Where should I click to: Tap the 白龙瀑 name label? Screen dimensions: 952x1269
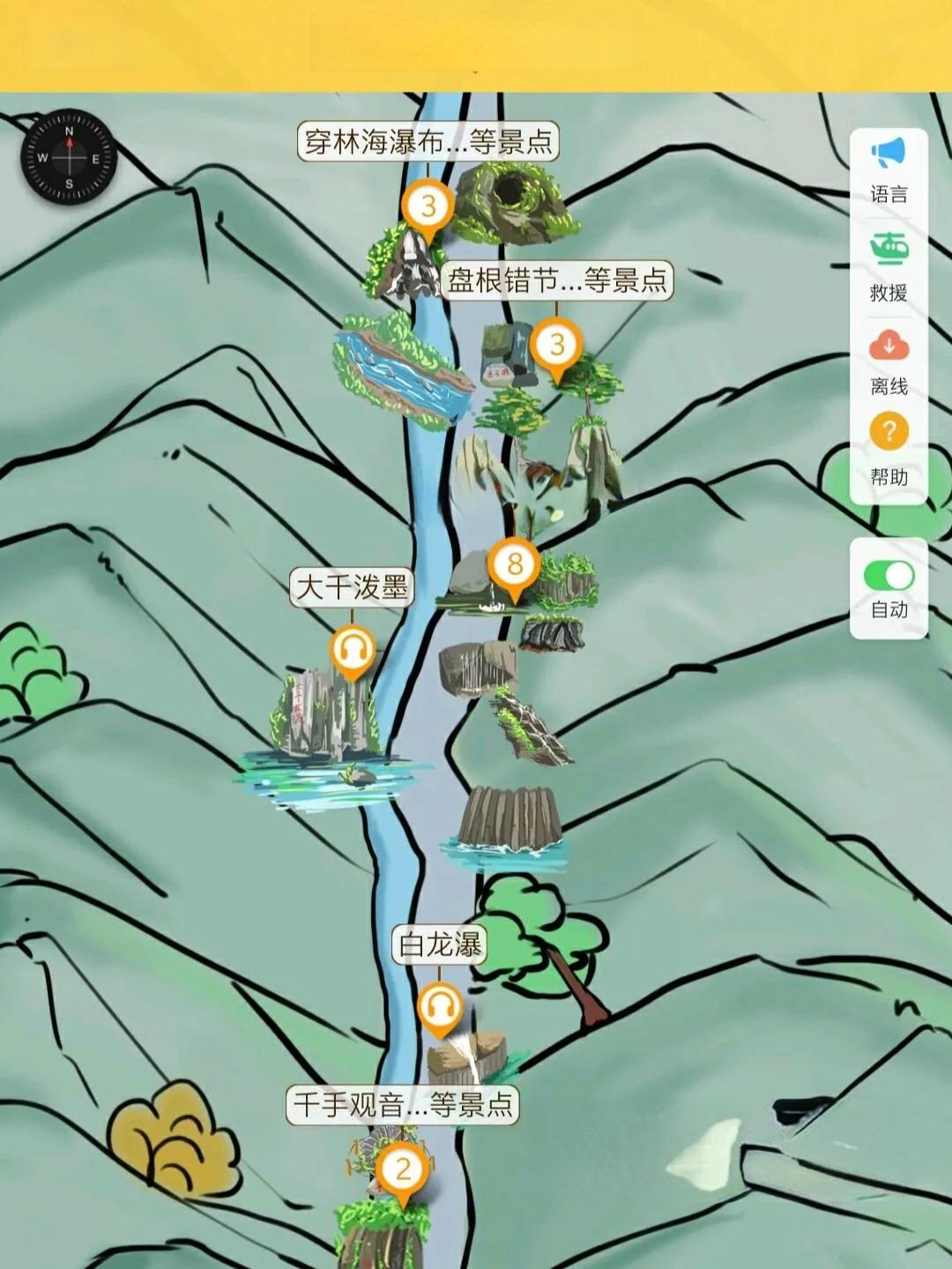tap(439, 944)
